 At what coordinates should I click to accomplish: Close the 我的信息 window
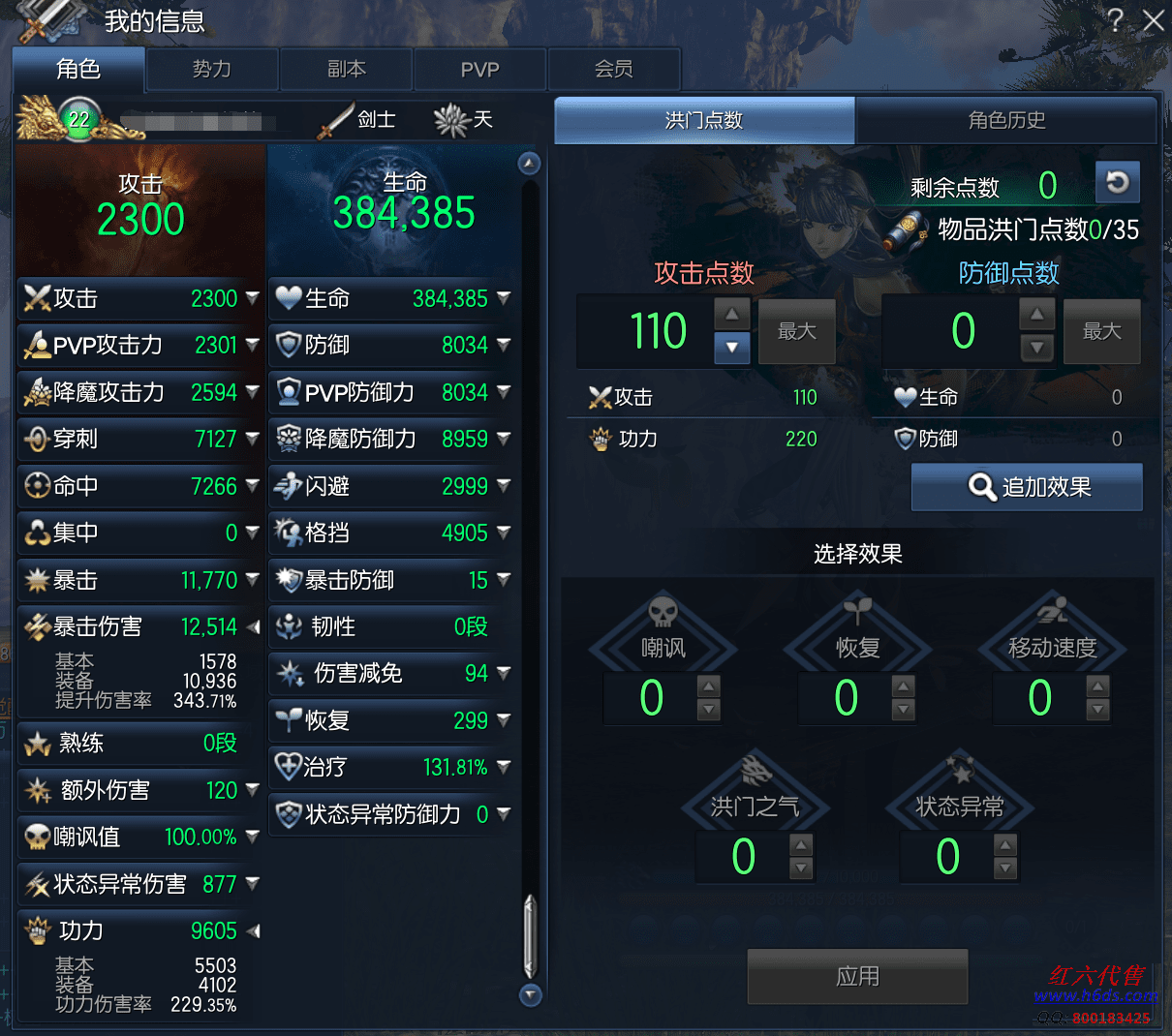pos(1153,20)
